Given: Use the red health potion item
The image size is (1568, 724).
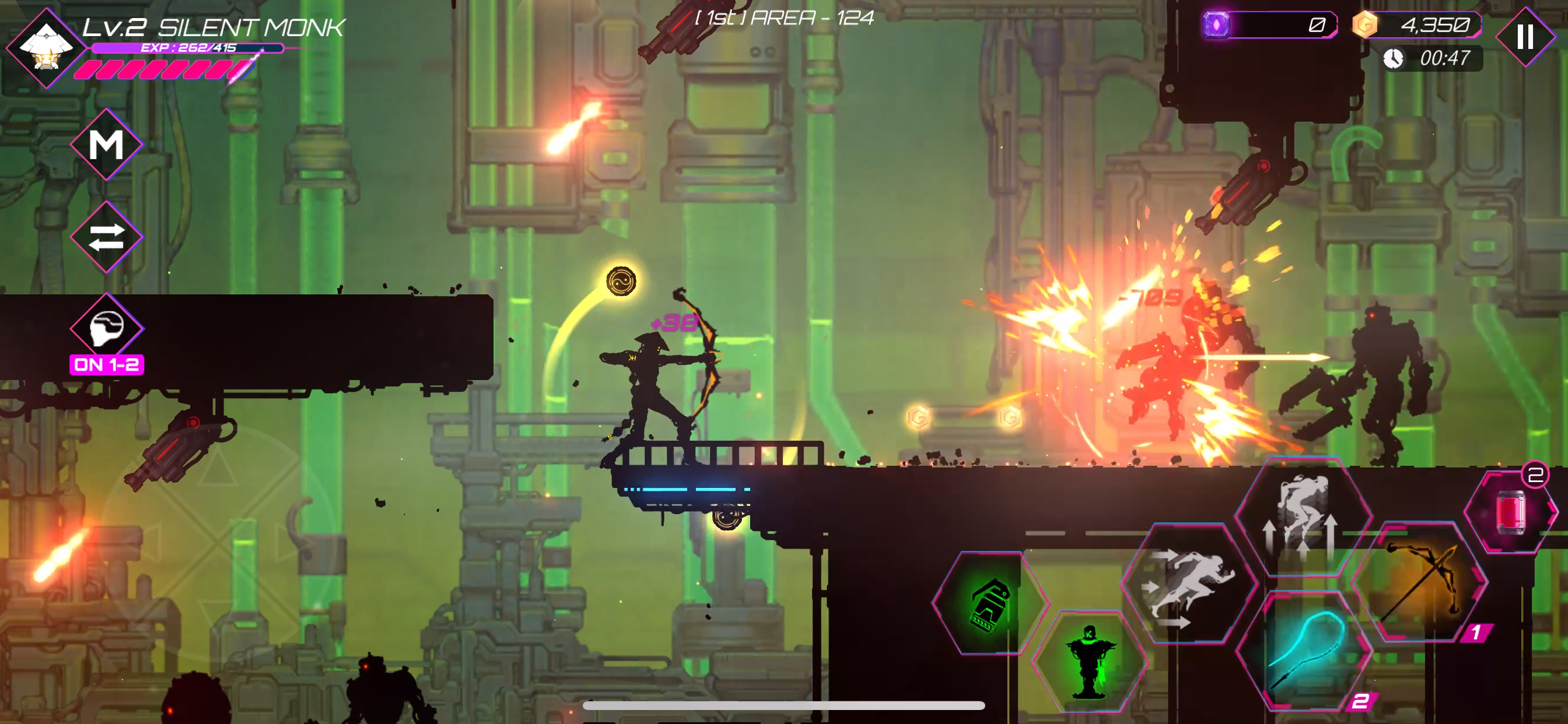Looking at the screenshot, I should coord(1511,511).
